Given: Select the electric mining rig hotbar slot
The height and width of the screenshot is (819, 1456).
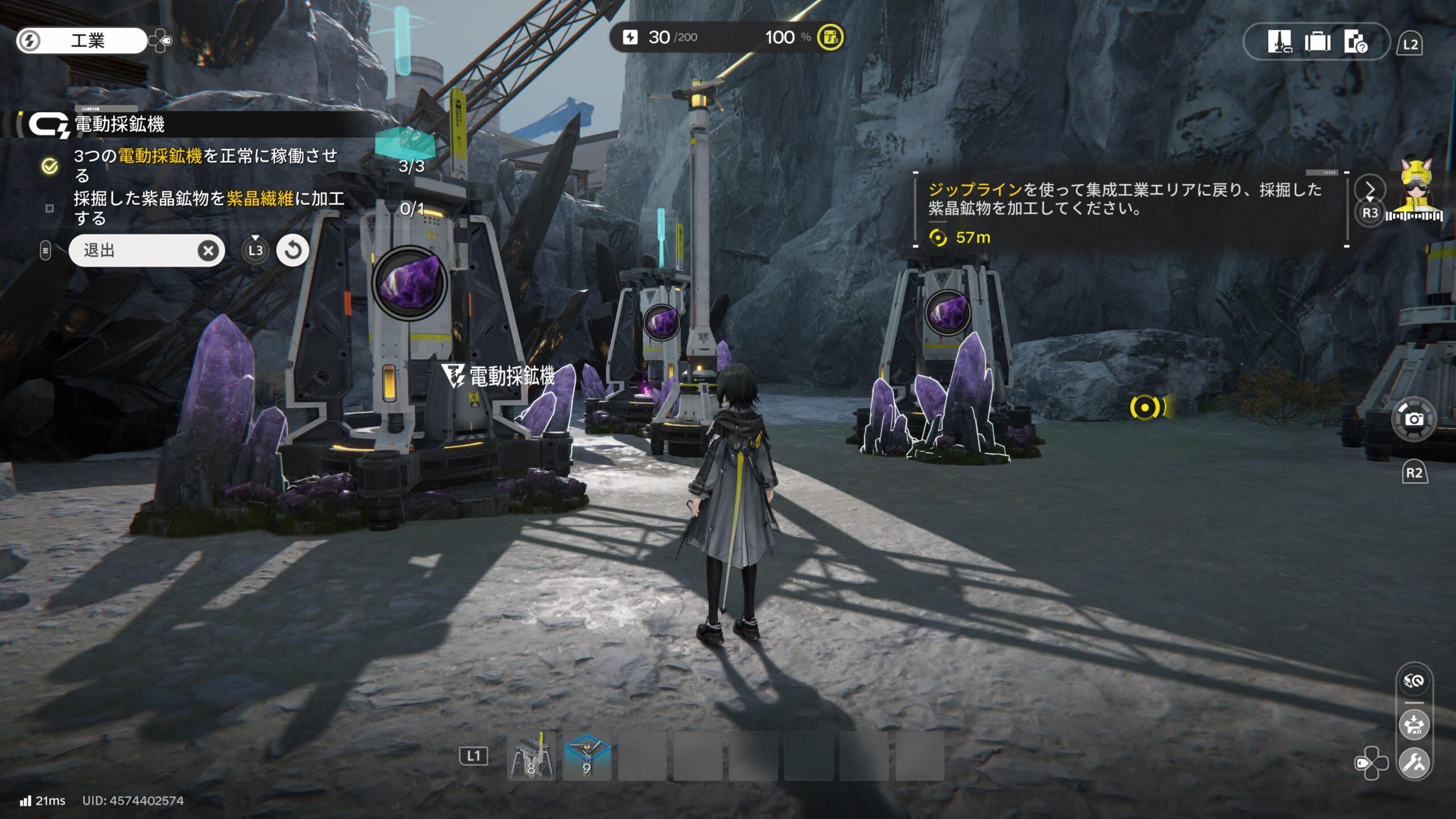Looking at the screenshot, I should tap(531, 756).
